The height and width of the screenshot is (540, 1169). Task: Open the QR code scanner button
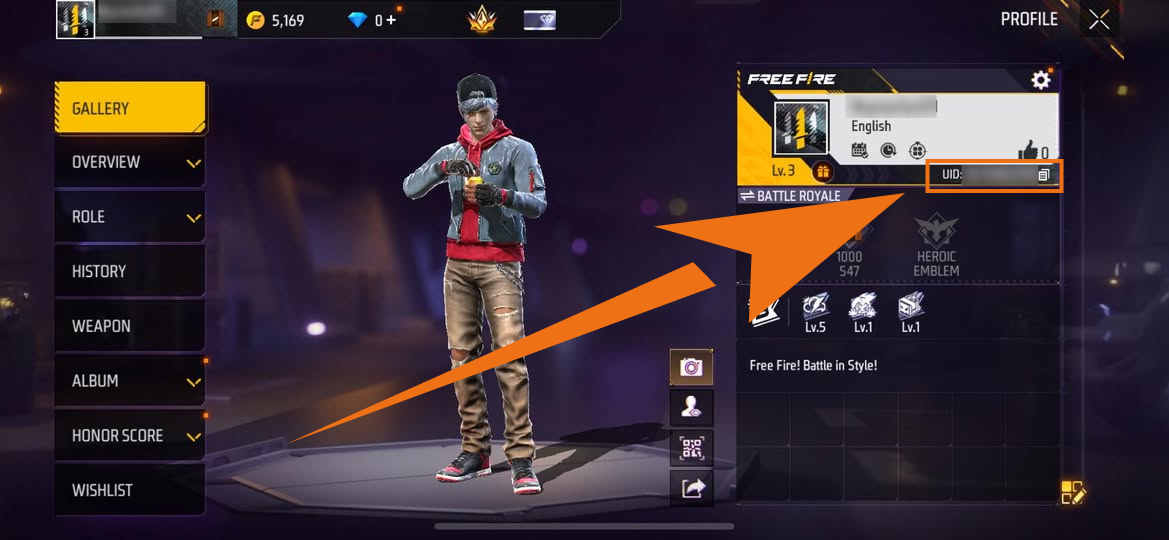(x=691, y=447)
